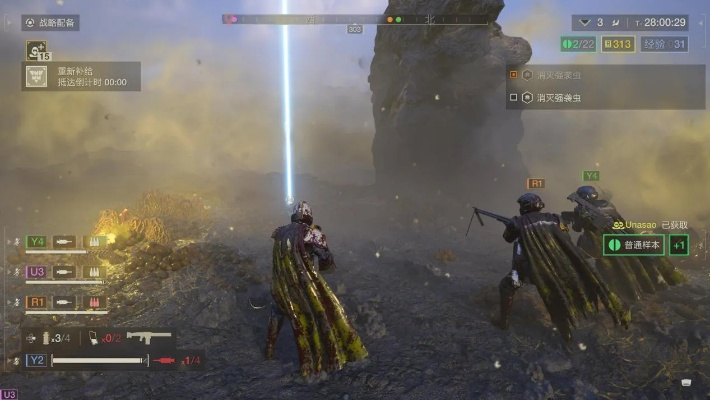Select the 重新补给 resupply stratagem
The image size is (710, 400).
pyautogui.click(x=82, y=77)
